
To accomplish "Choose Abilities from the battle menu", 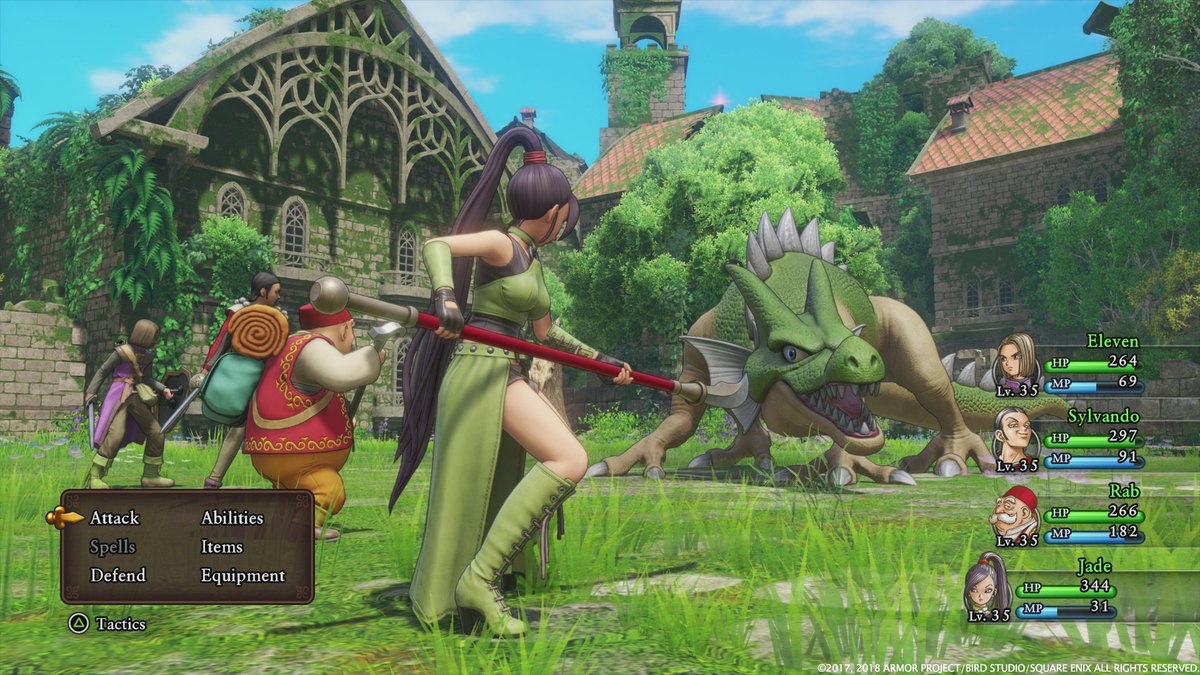I will (x=232, y=518).
